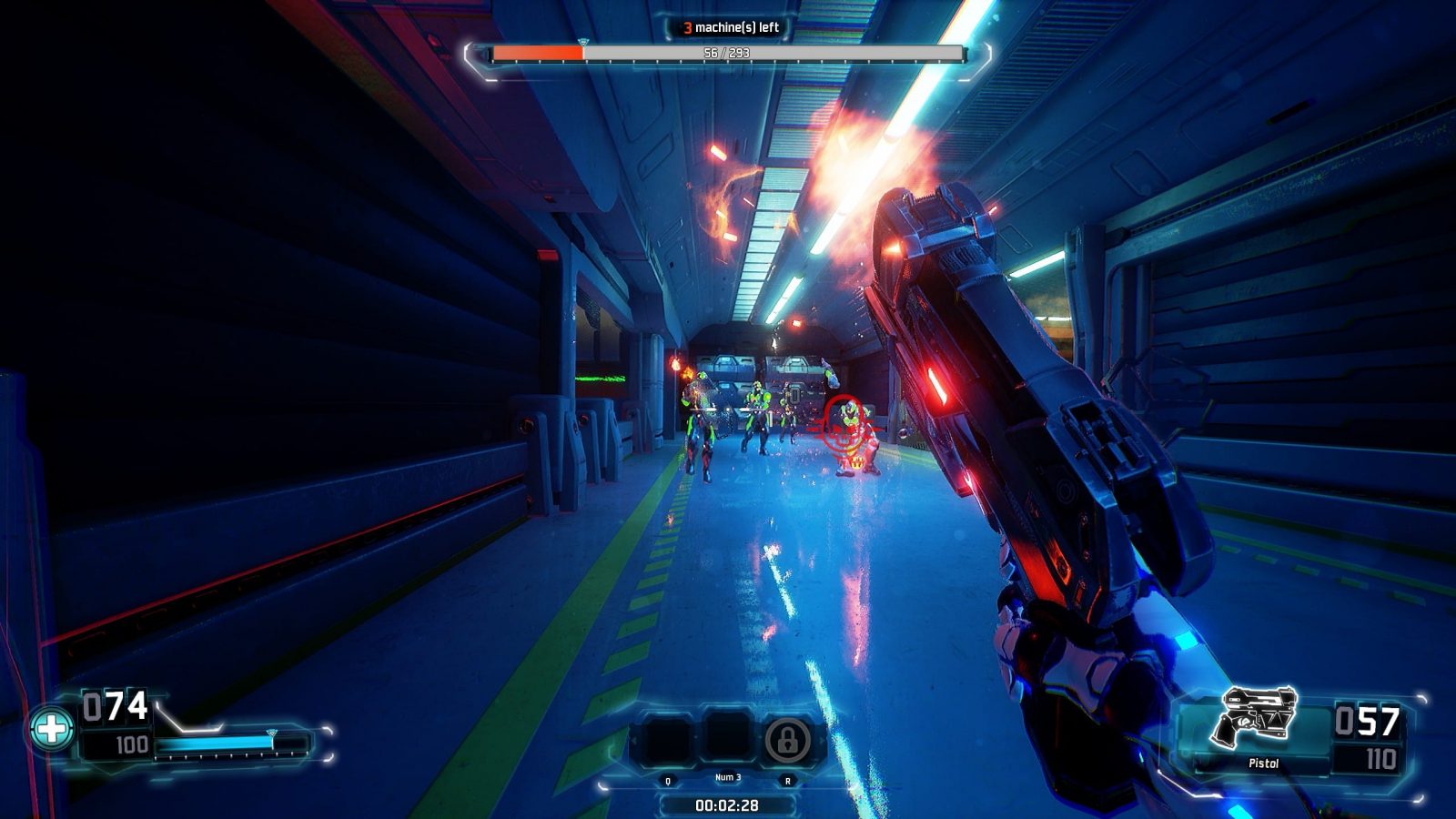Select the Pistol weapon icon
Image resolution: width=1456 pixels, height=819 pixels.
click(1257, 717)
